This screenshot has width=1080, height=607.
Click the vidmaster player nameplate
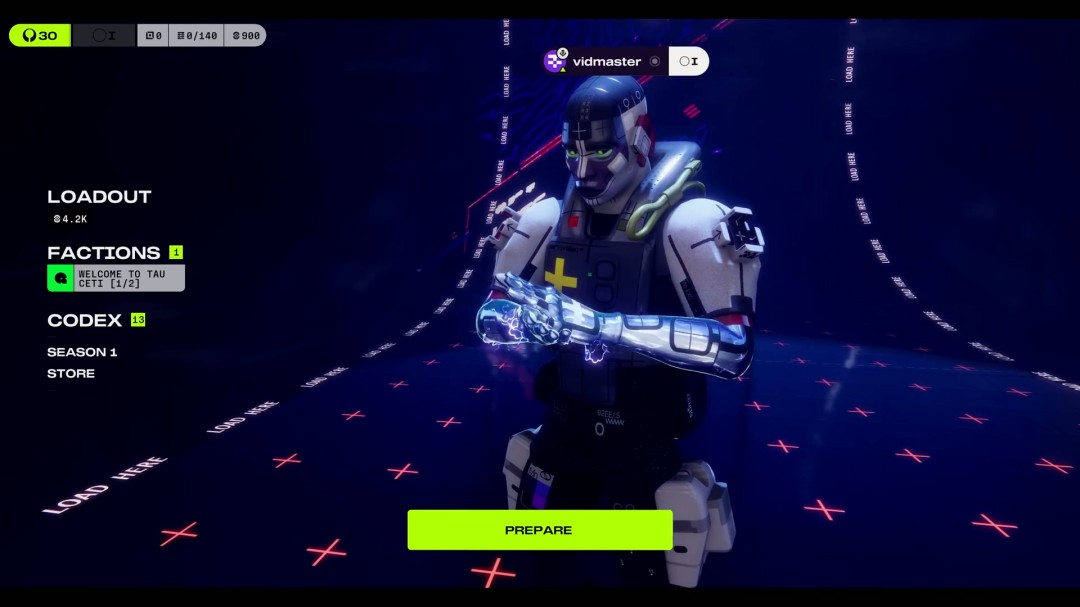pyautogui.click(x=606, y=61)
